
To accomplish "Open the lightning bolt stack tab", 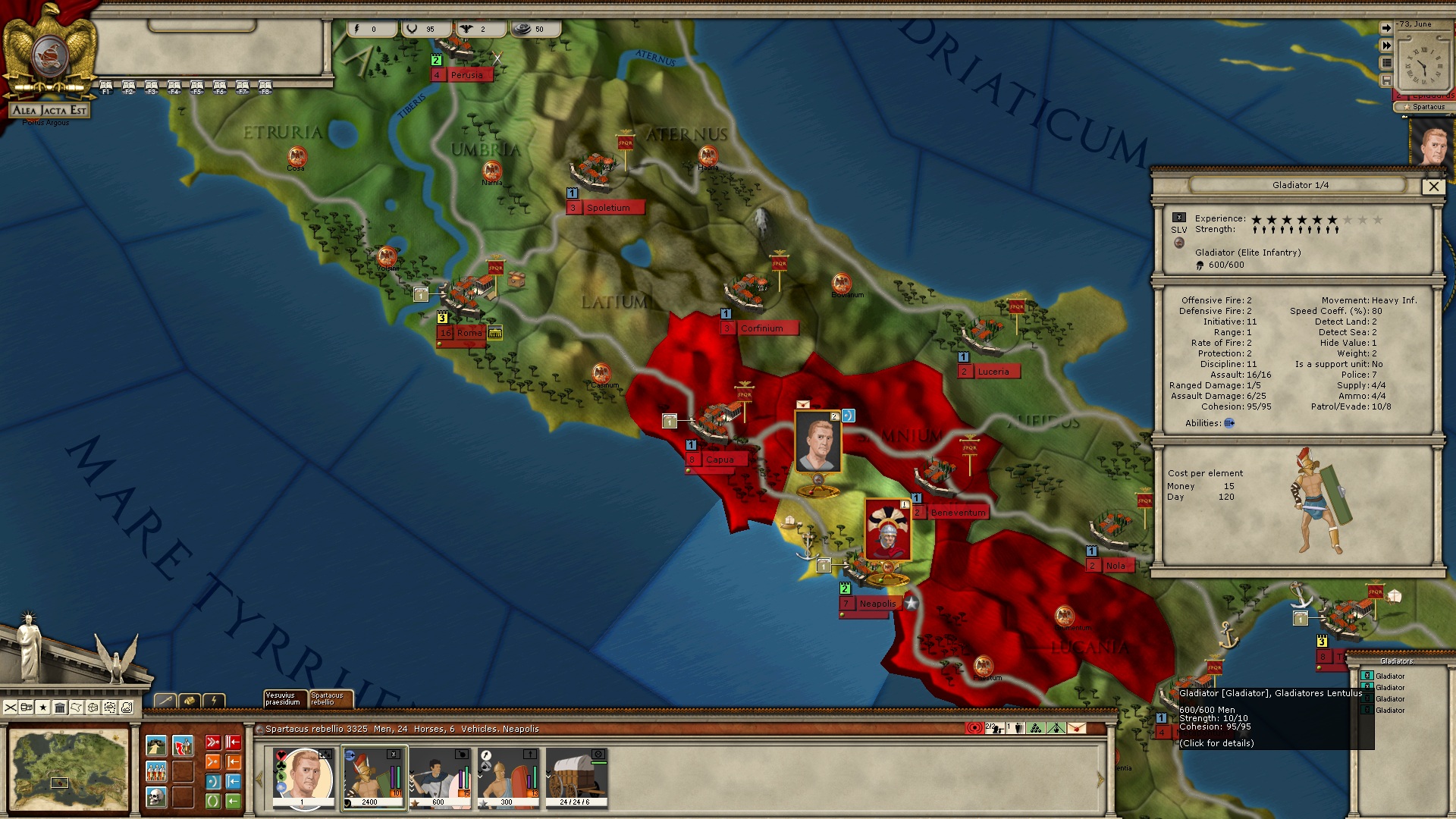I will click(215, 701).
